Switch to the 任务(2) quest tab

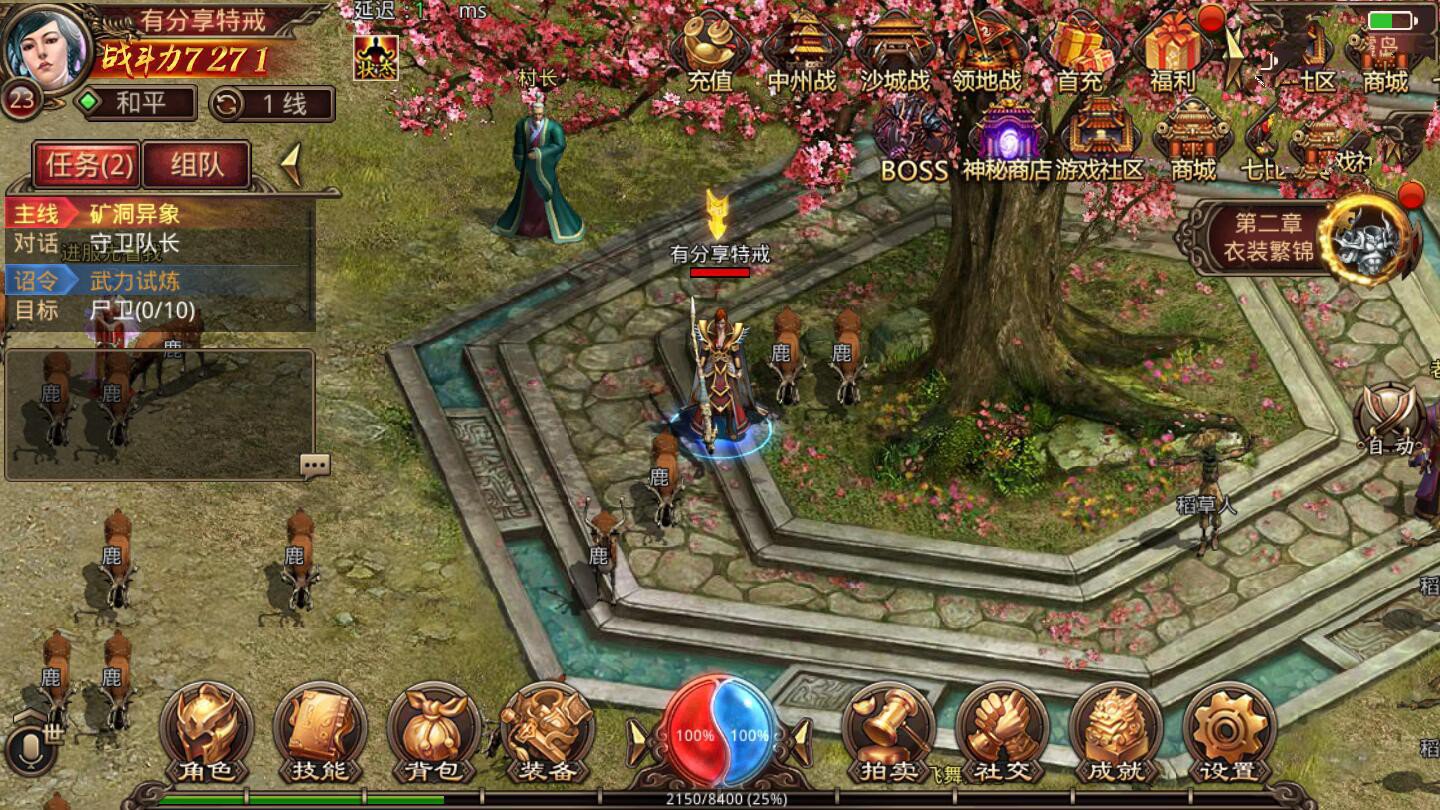(x=87, y=165)
